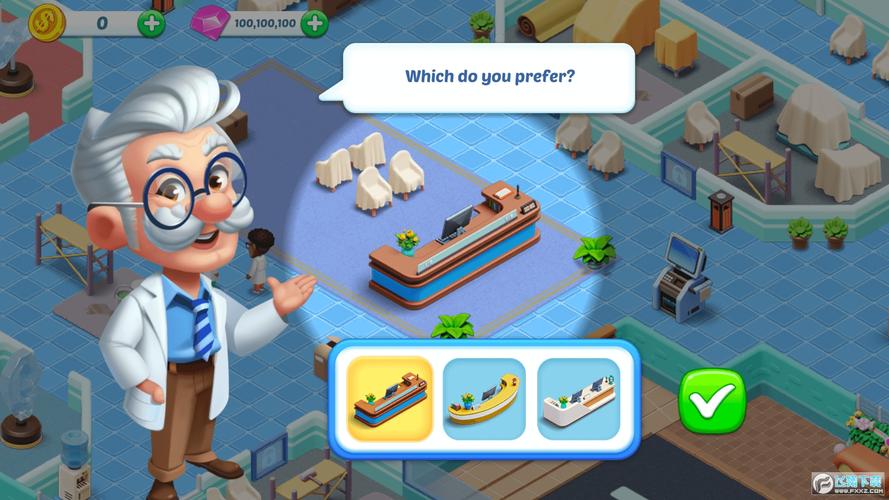
Task: Choose the brown wooden reception desk option
Action: [x=389, y=399]
